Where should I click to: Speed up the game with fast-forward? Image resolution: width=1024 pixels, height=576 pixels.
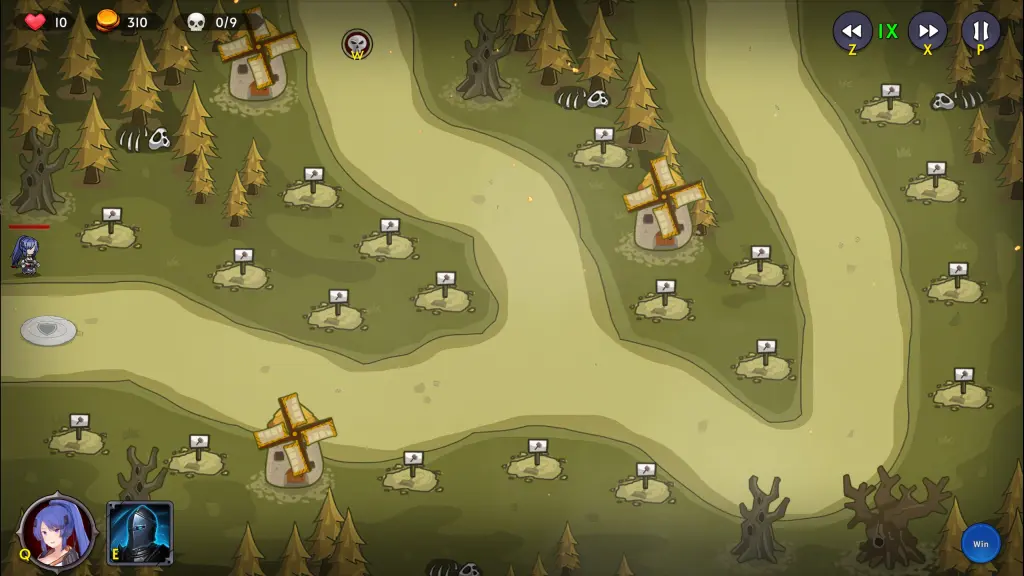click(x=927, y=31)
